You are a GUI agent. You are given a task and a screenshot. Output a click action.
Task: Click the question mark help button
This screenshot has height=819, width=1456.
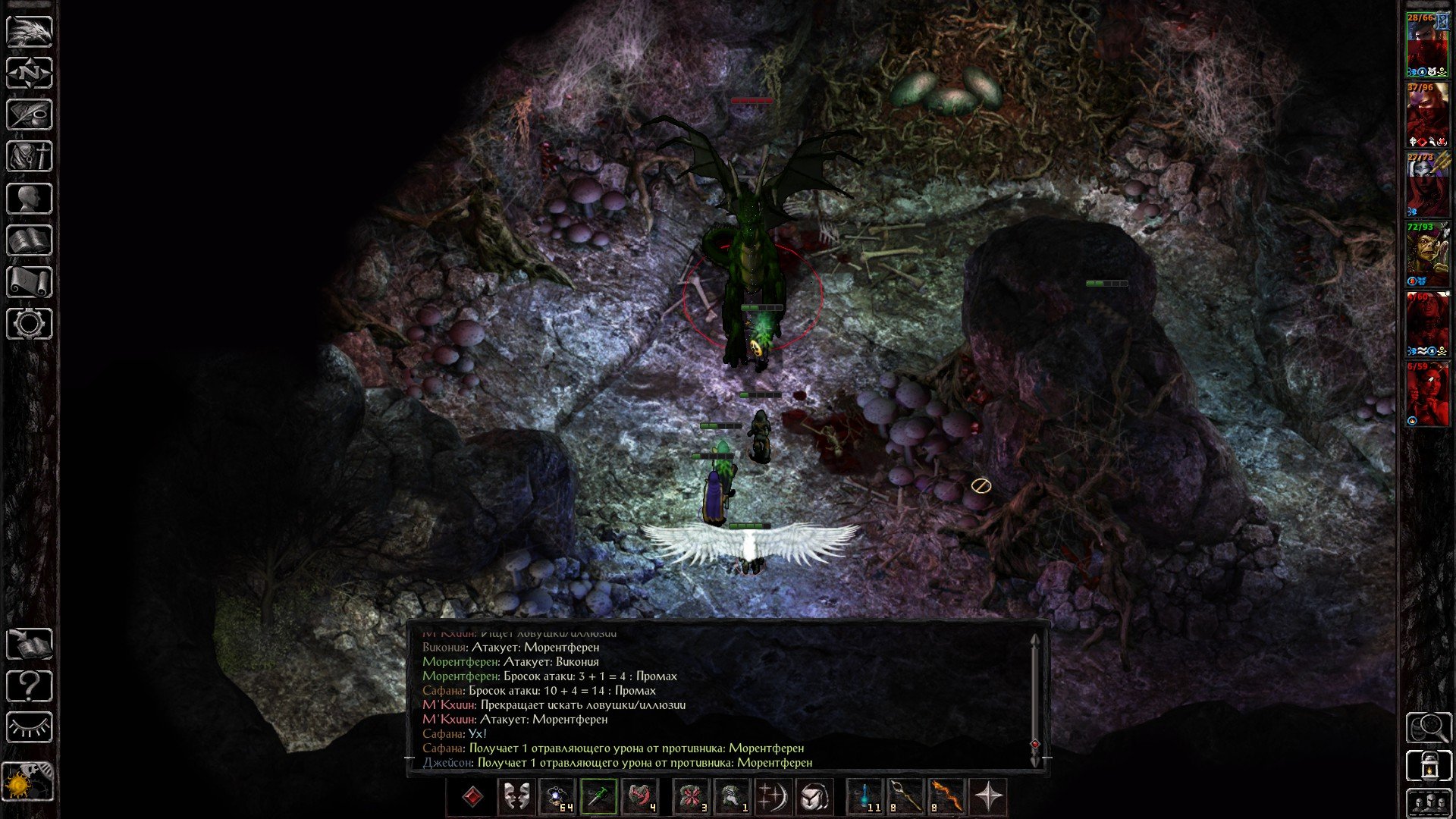tap(30, 686)
